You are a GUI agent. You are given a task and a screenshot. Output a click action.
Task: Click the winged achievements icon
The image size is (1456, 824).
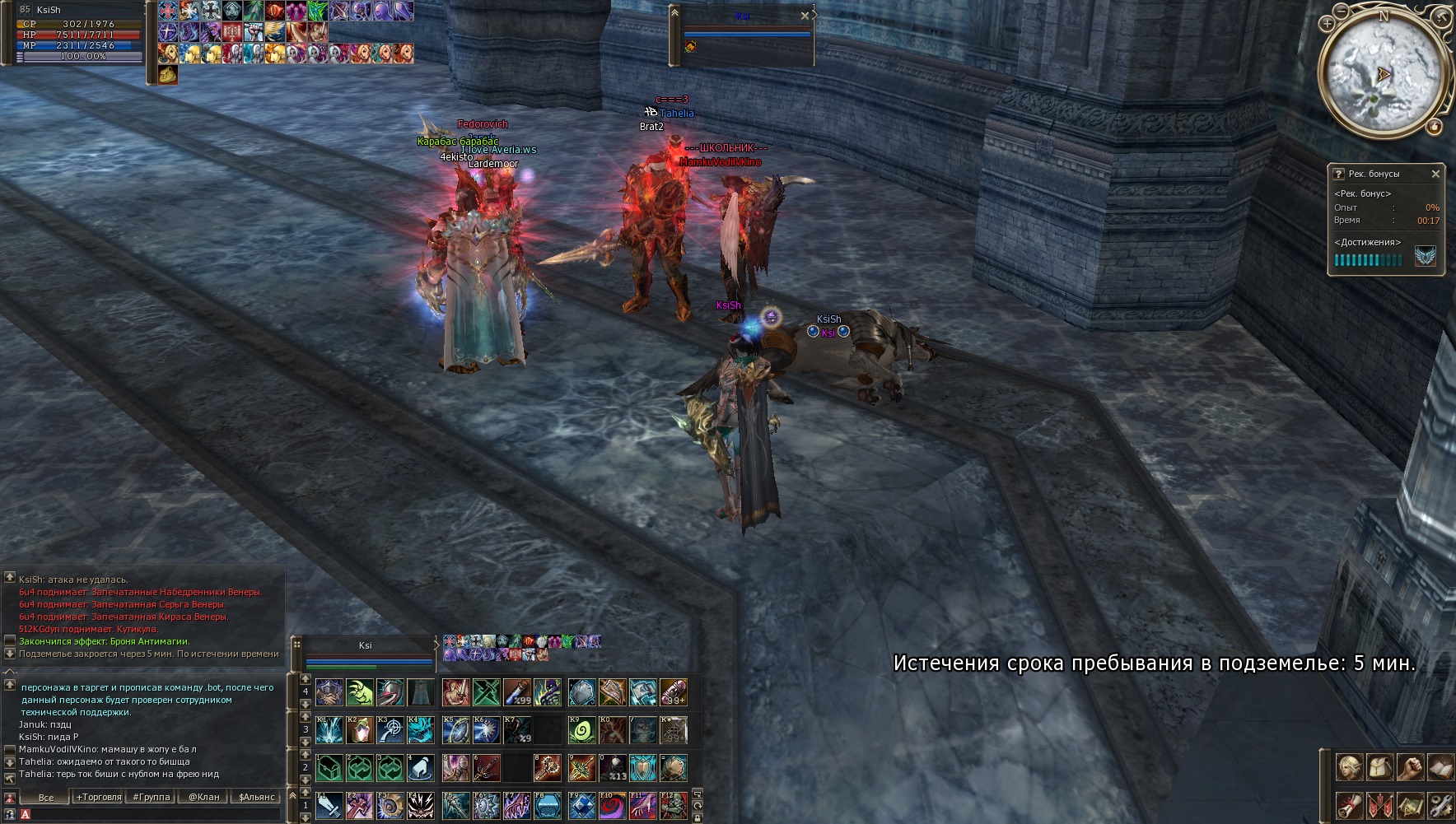[x=1426, y=258]
